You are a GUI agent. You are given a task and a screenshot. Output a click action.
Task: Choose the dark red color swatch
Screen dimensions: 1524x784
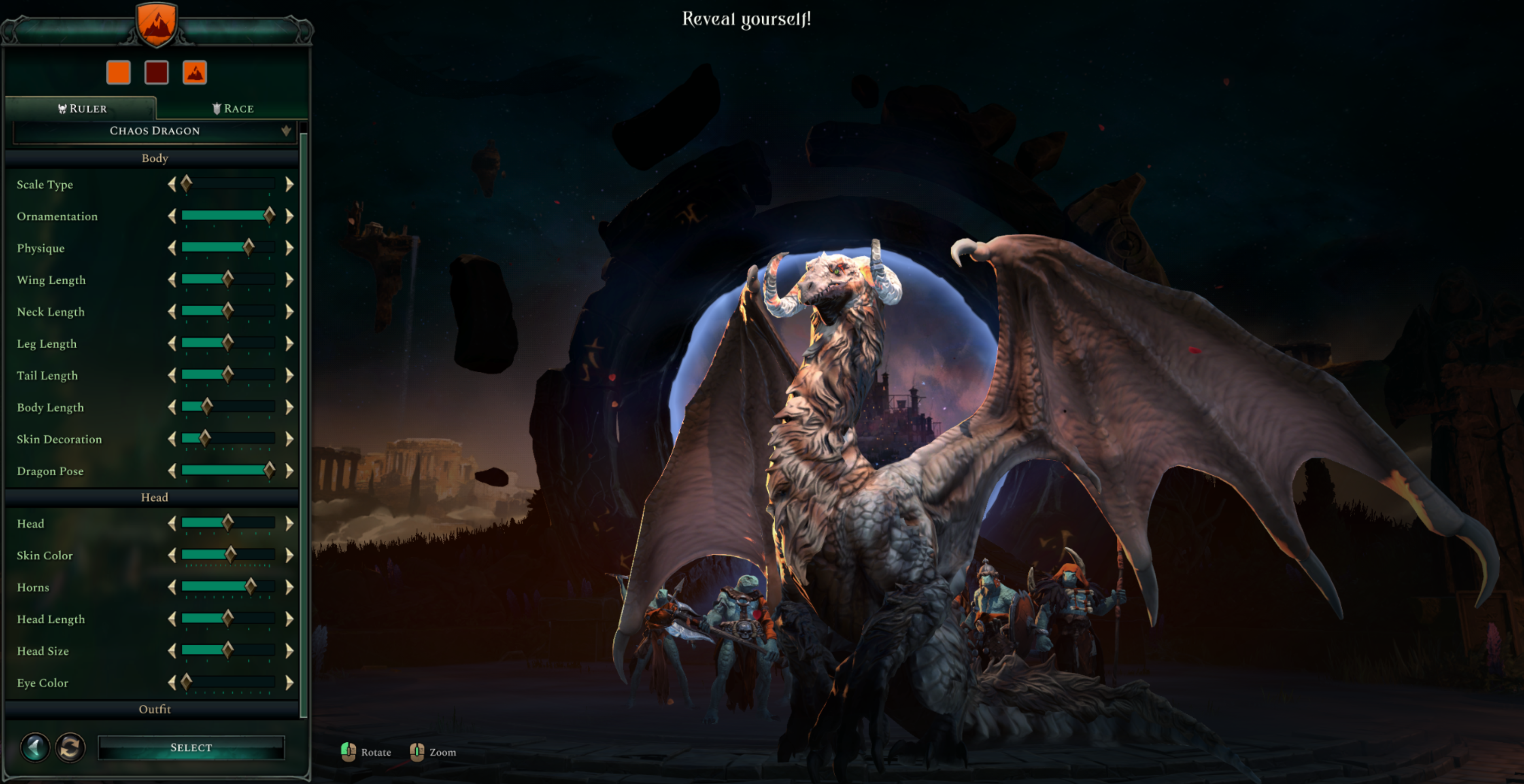[156, 73]
